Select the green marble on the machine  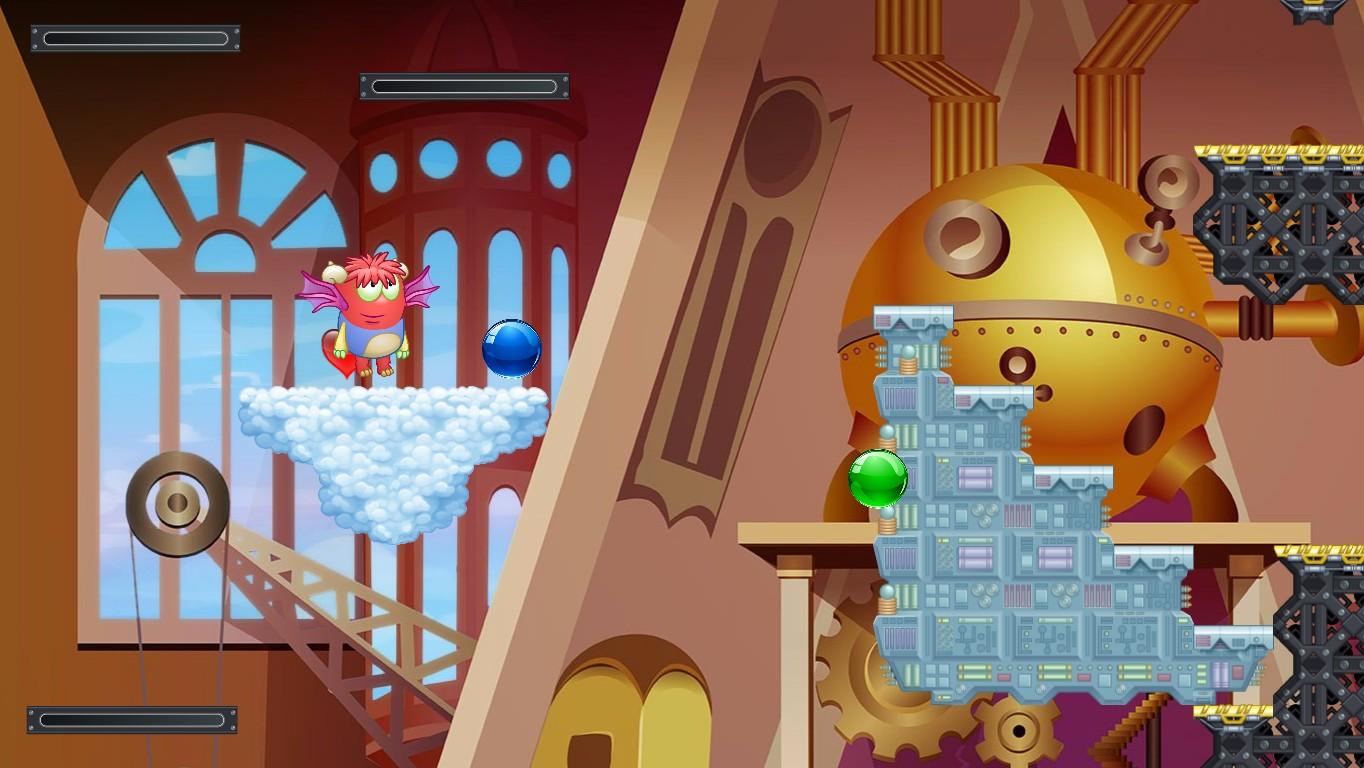tap(880, 478)
